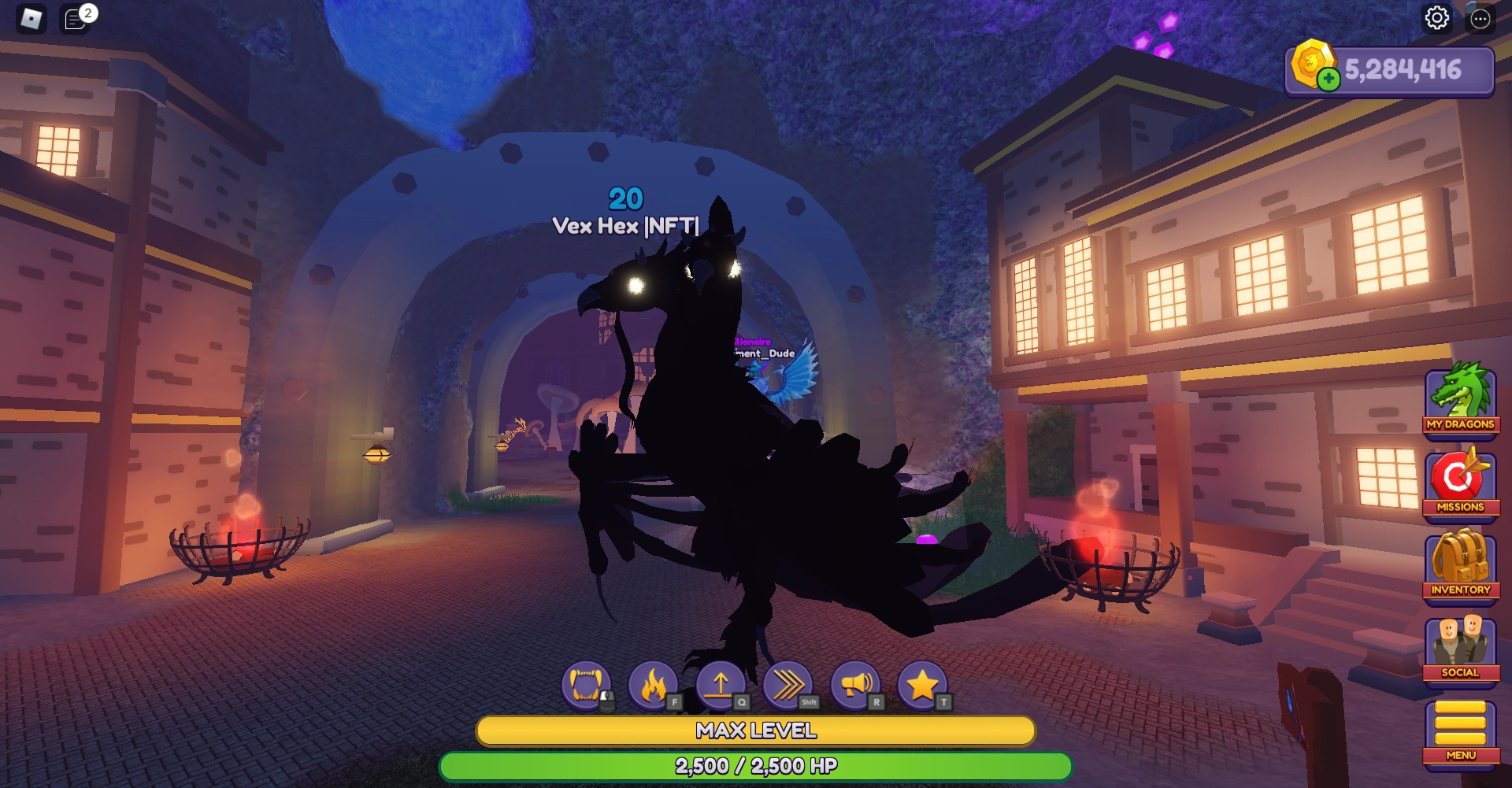Open the settings gear
The image size is (1512, 788).
point(1438,19)
